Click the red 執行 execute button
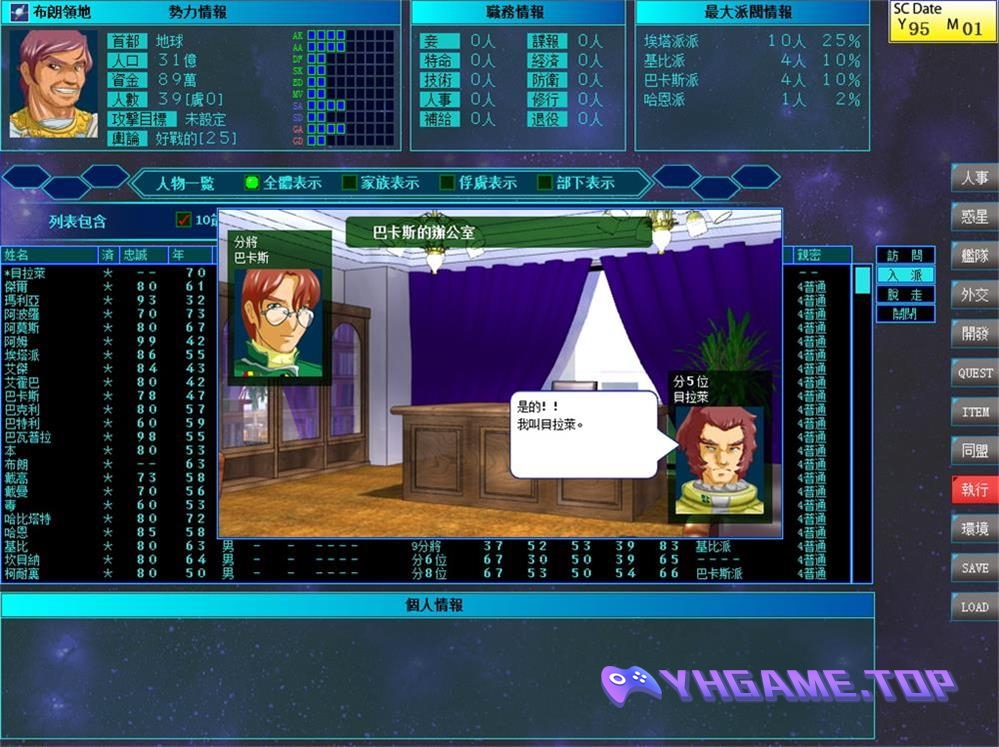 [x=974, y=490]
